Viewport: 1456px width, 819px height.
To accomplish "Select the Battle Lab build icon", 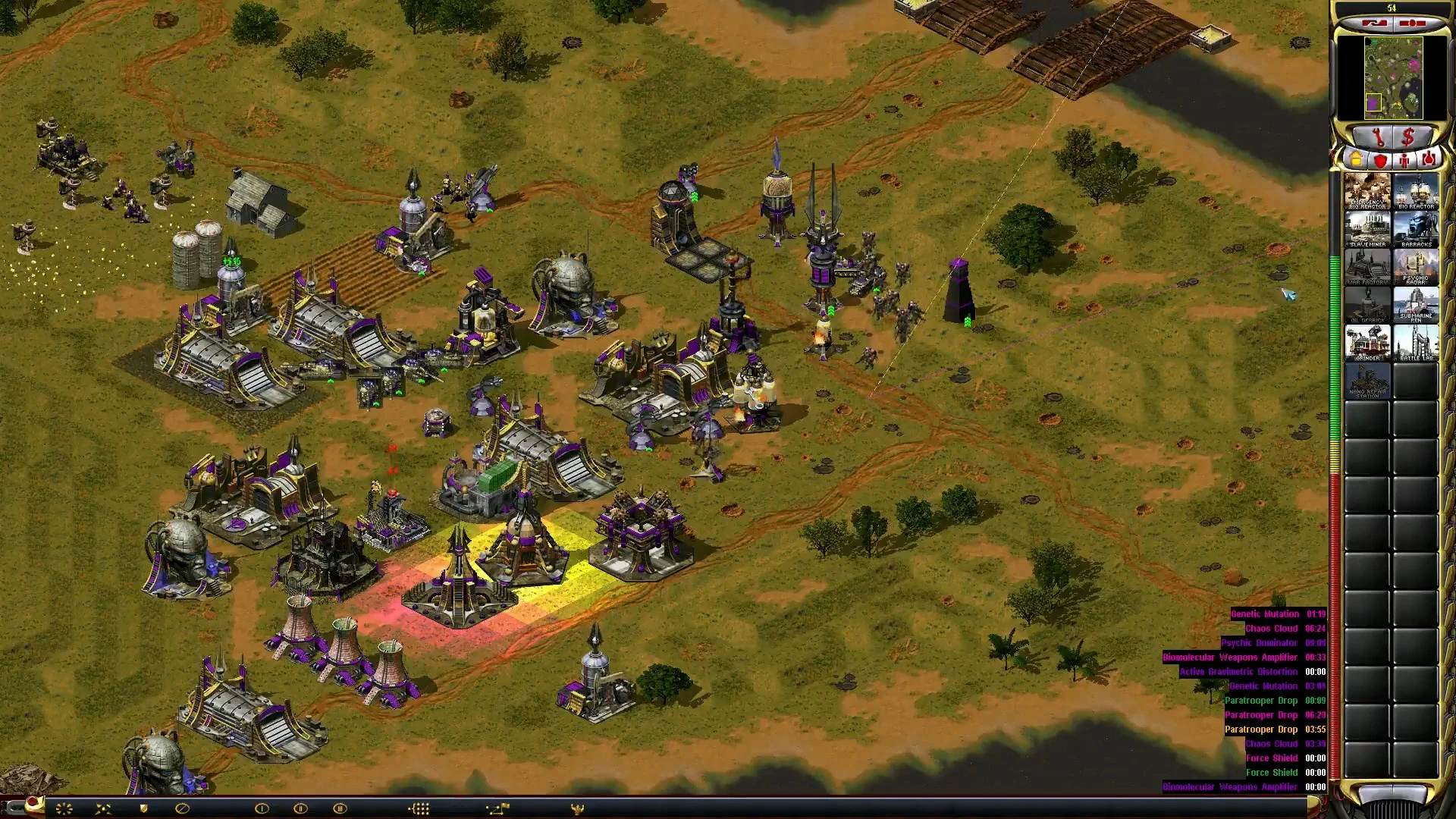I will [1416, 343].
